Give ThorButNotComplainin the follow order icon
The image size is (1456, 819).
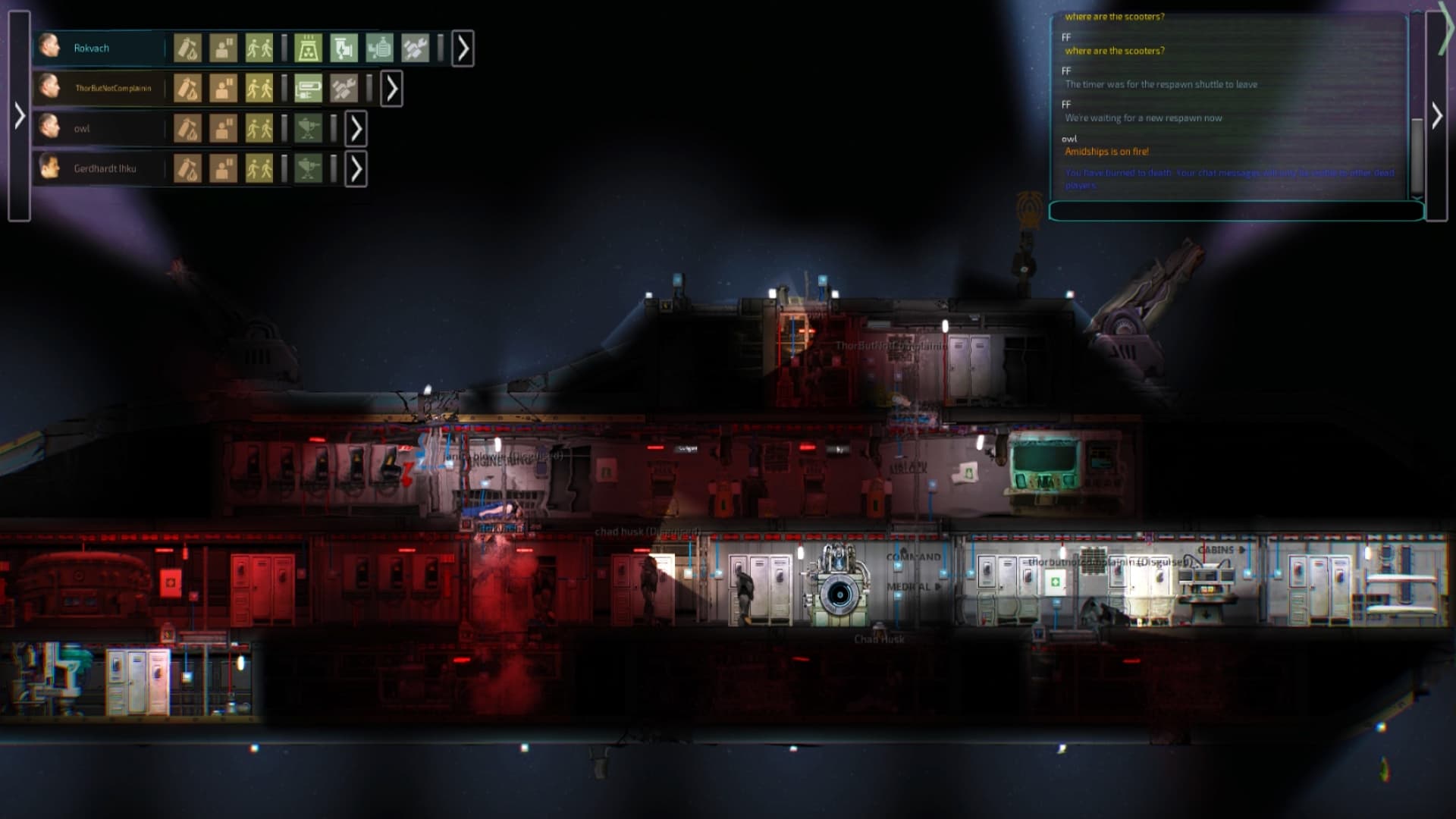[259, 88]
